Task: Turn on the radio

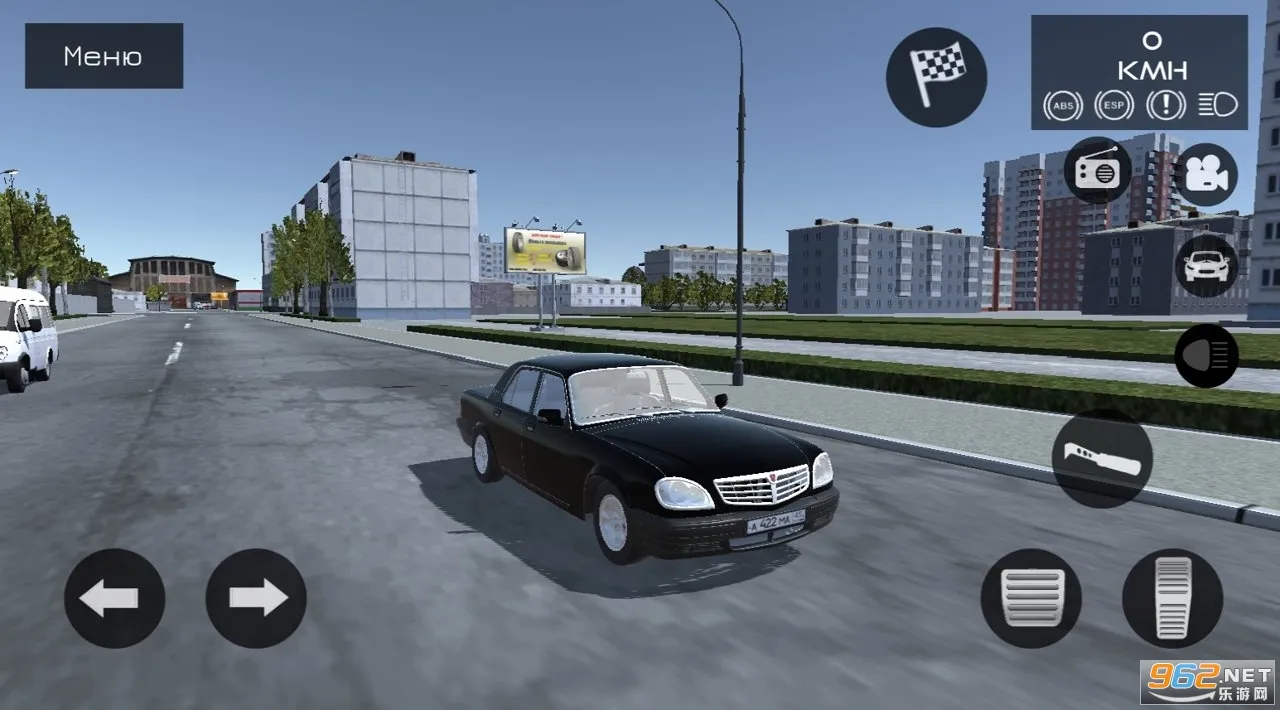Action: [1097, 172]
